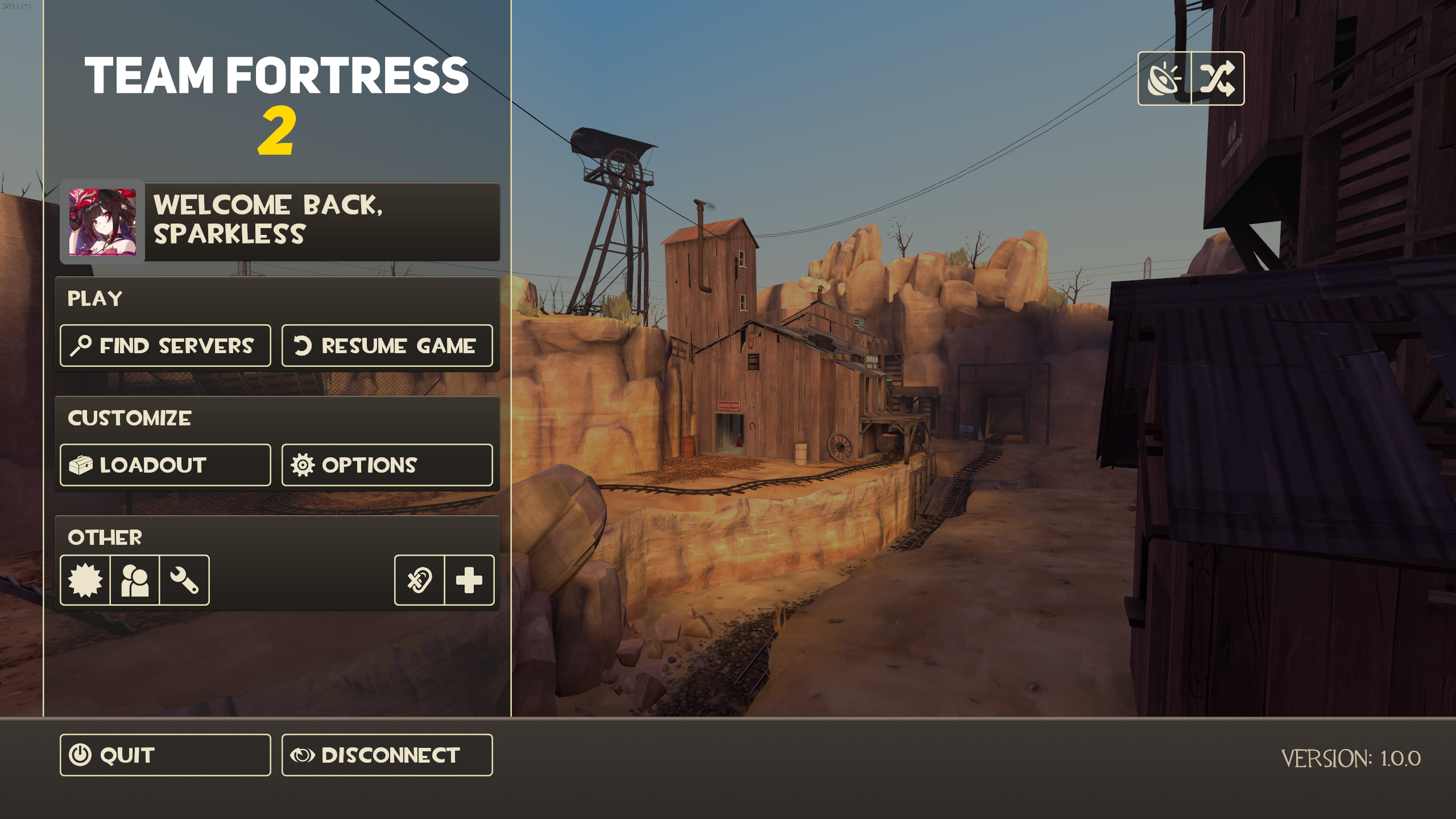Click the starburst icon under Other
The width and height of the screenshot is (1456, 819).
[85, 581]
